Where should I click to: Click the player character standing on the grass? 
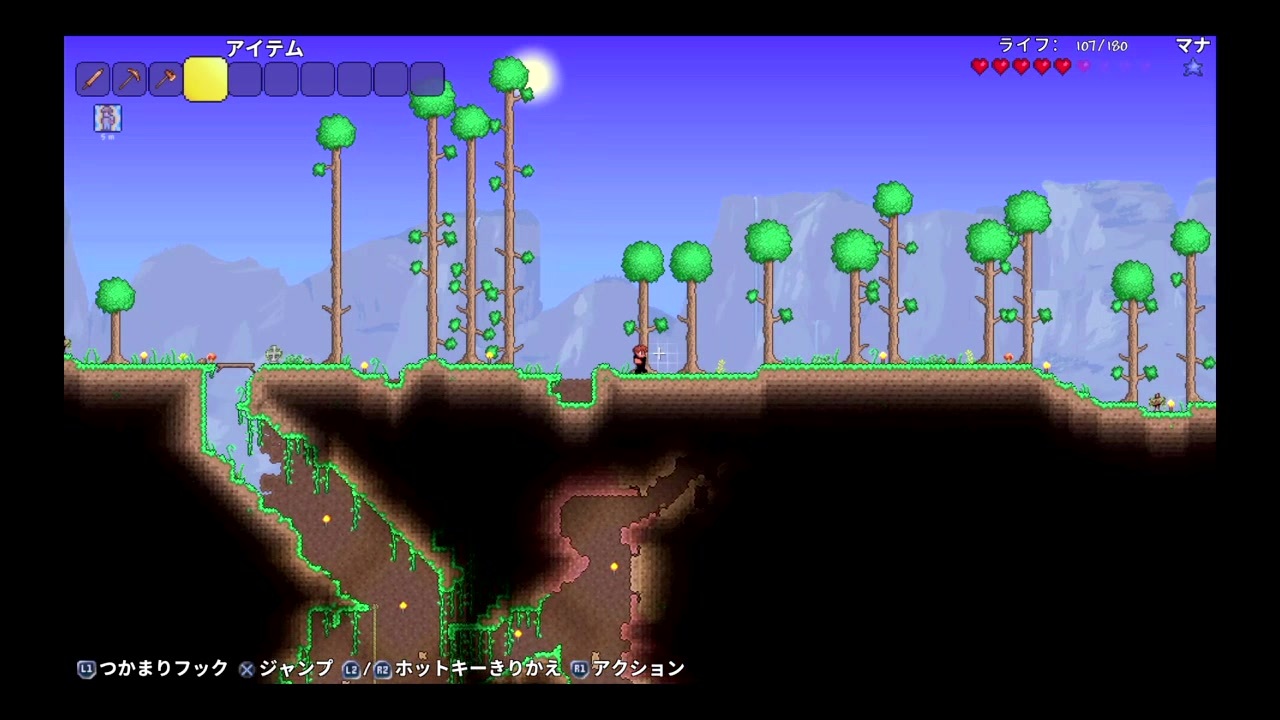(641, 360)
